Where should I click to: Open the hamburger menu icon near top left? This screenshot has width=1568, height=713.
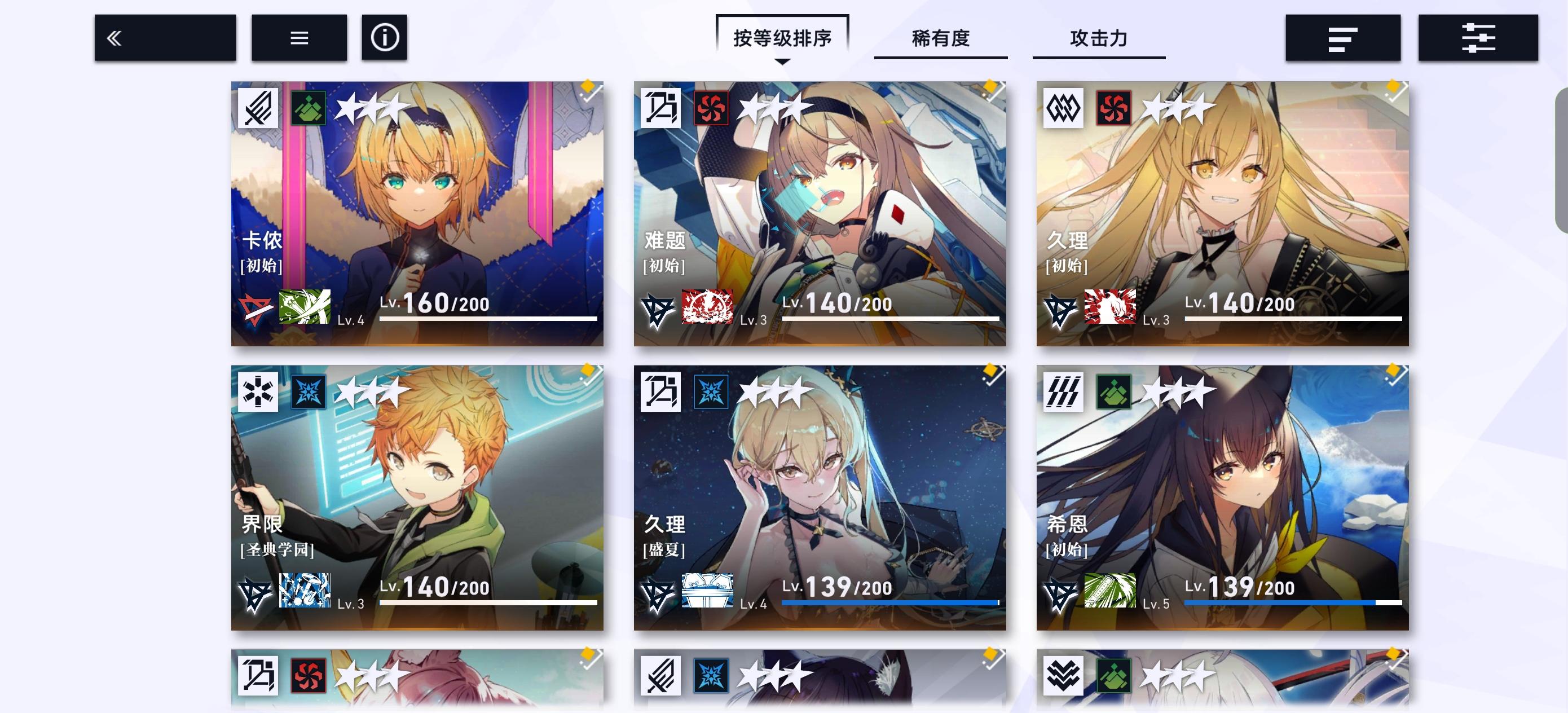point(298,38)
